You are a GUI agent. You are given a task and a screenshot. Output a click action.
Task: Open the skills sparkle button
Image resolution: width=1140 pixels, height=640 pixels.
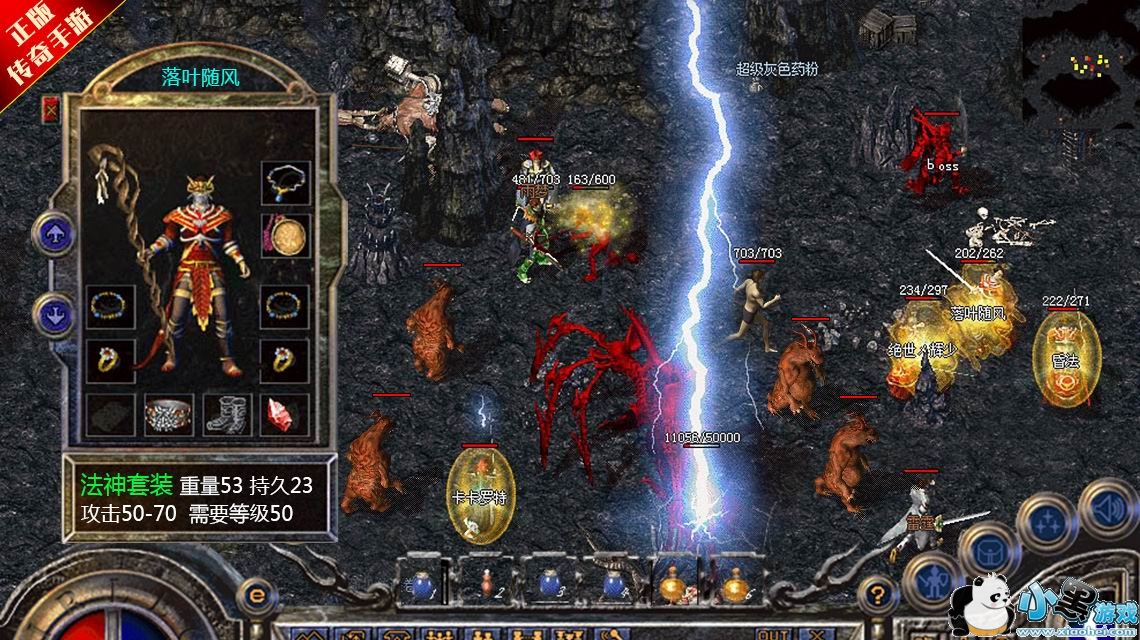tap(1044, 523)
